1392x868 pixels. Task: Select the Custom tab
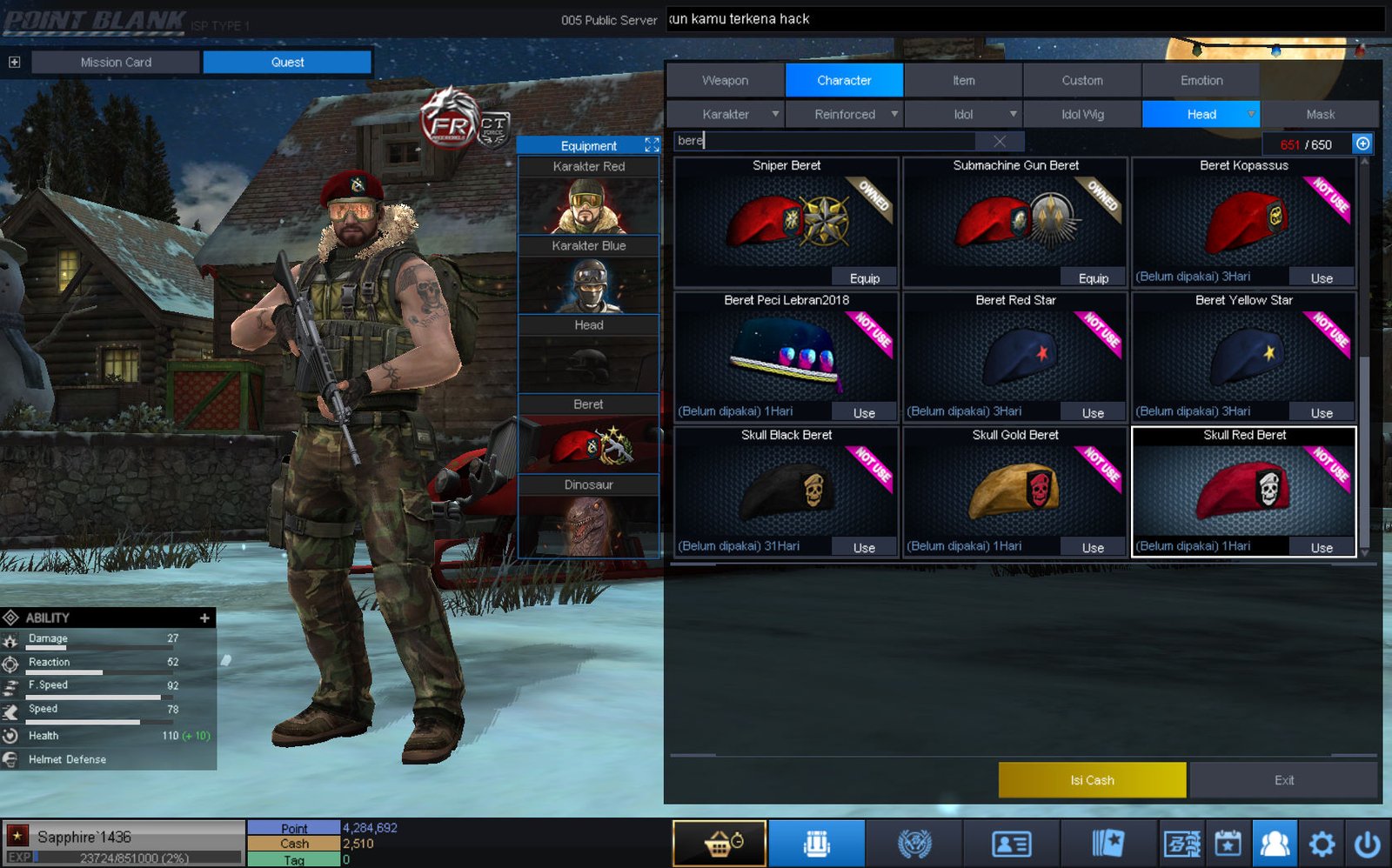1081,80
